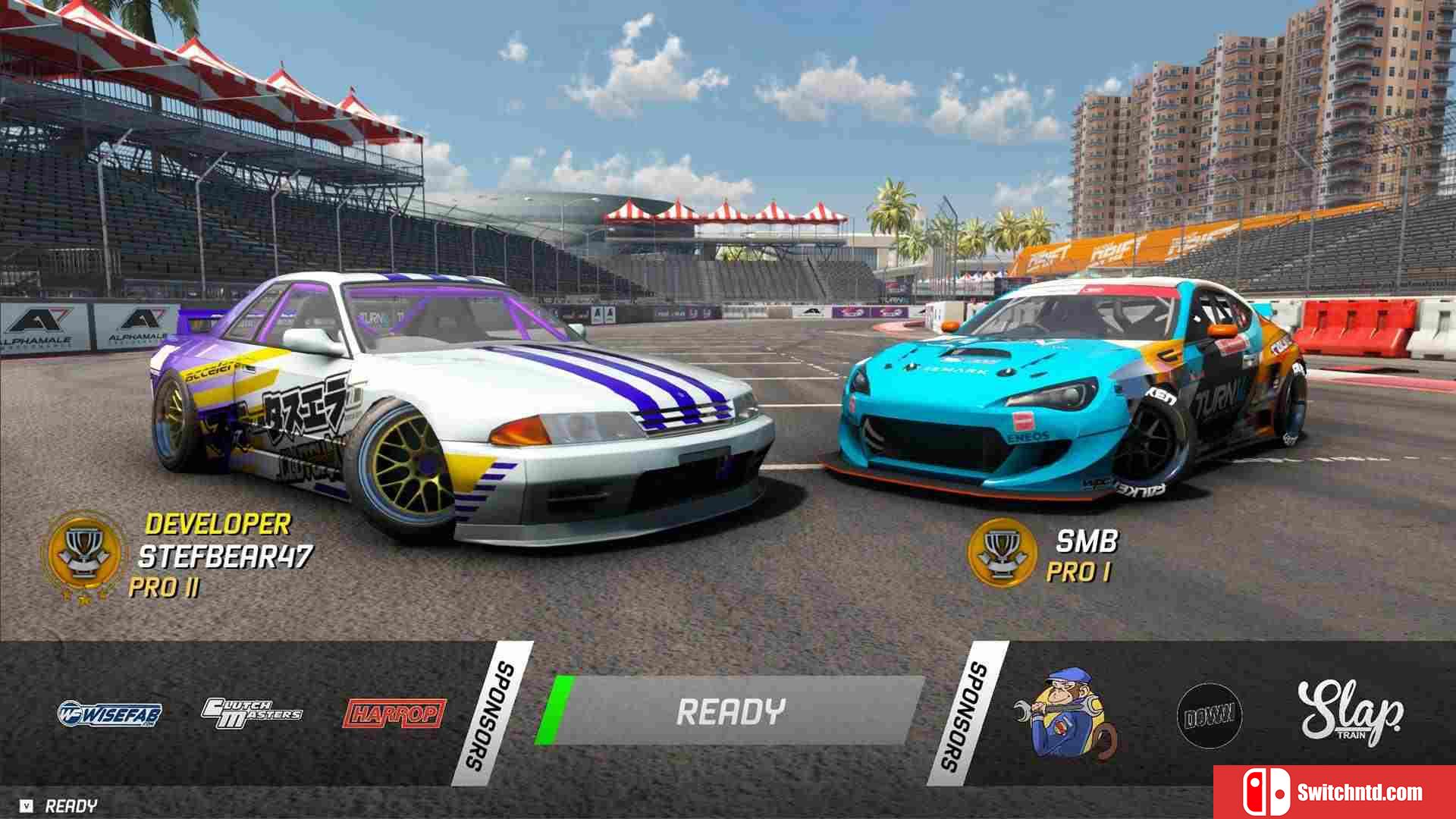Screen dimensions: 1456x819
Task: Click the black circular DOWN sponsor badge
Action: 1209,716
